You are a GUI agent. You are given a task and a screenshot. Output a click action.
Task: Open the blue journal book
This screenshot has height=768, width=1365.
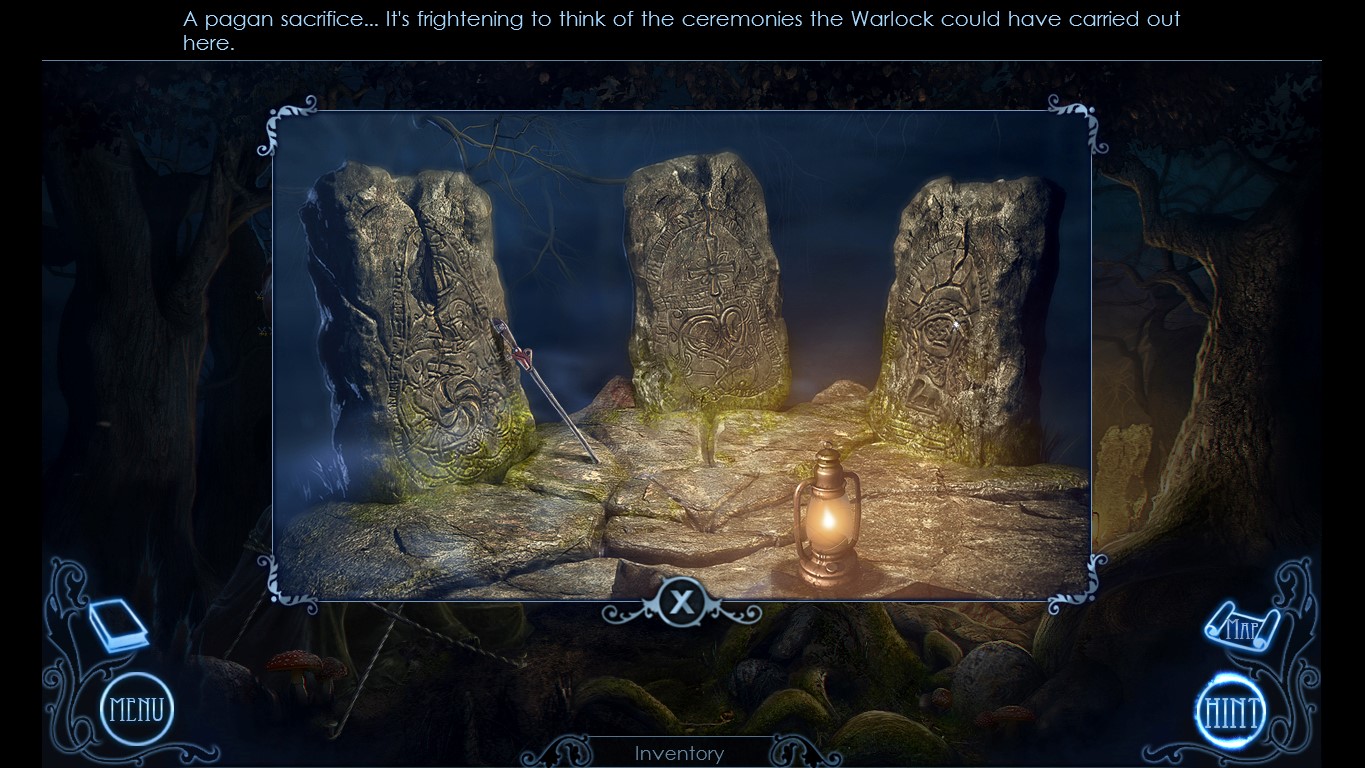pyautogui.click(x=118, y=626)
